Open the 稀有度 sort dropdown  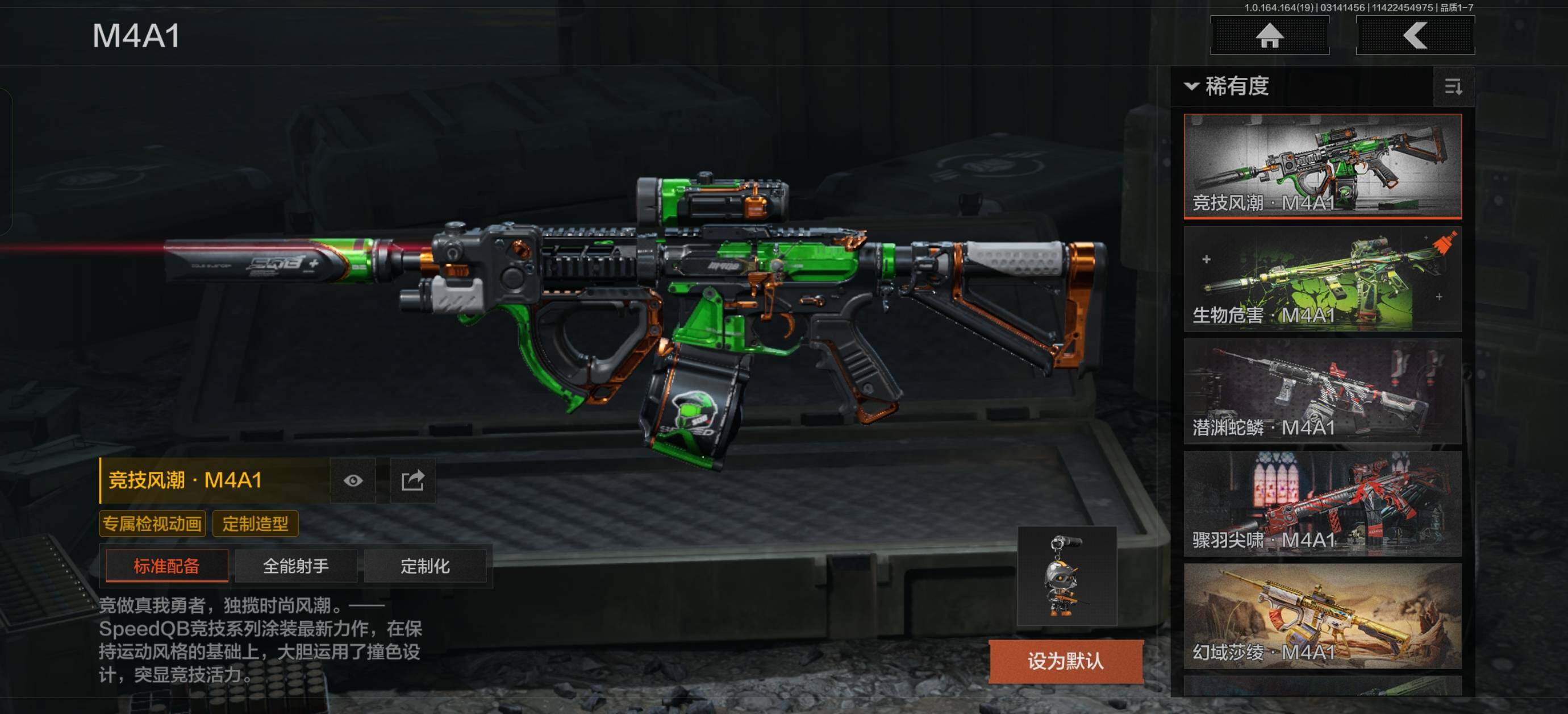[x=1227, y=86]
